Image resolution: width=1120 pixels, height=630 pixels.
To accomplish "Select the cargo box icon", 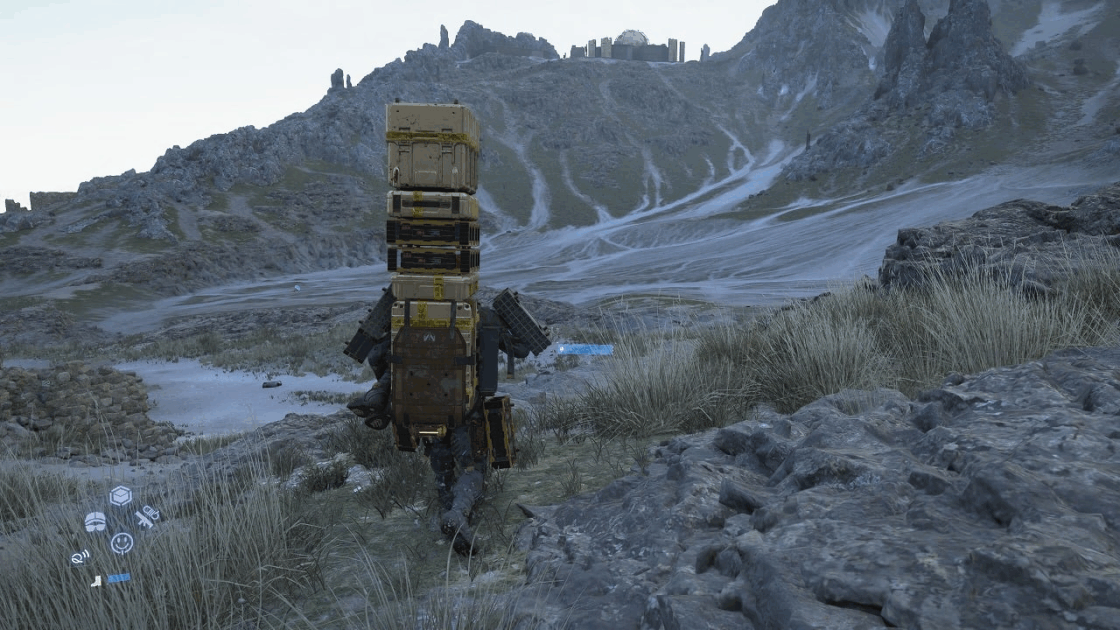I will pos(121,496).
